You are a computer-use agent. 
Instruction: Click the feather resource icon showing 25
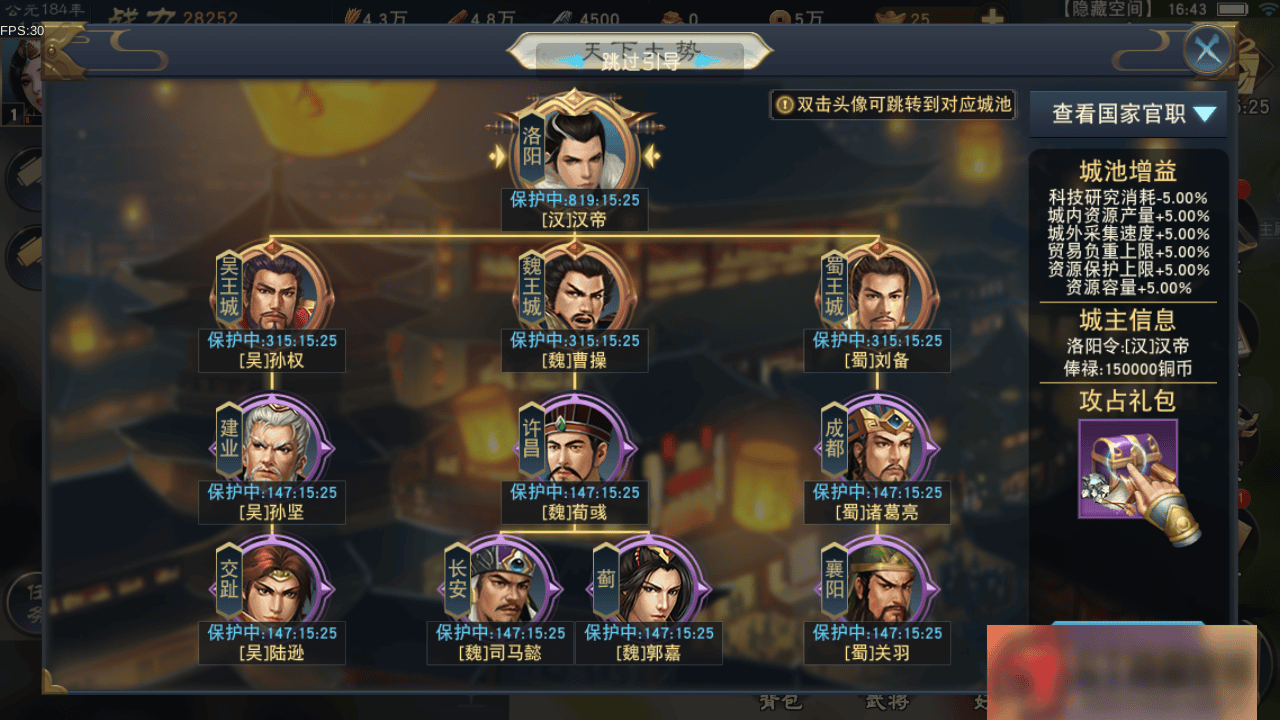(890, 17)
